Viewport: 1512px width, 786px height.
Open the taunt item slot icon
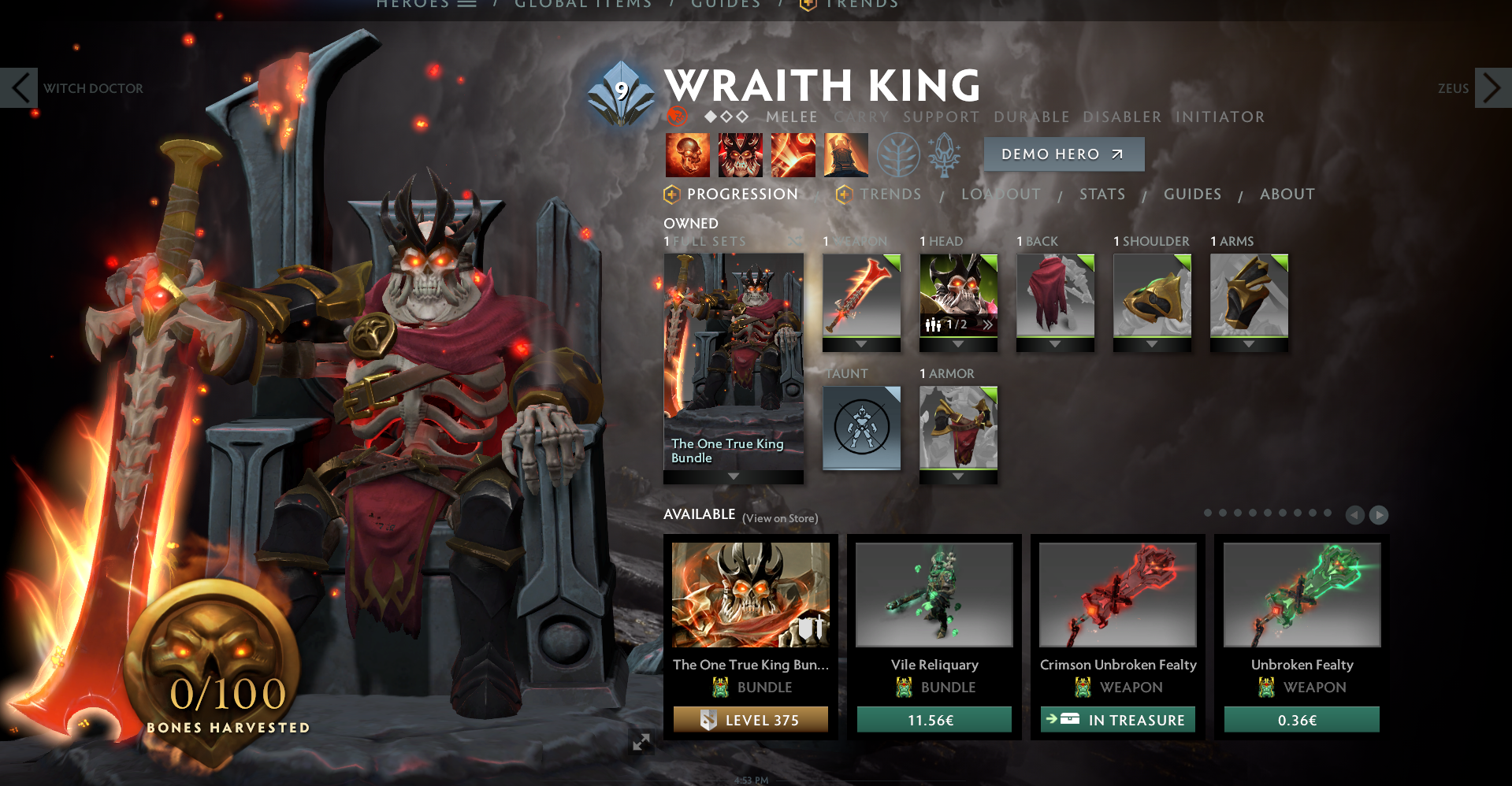click(861, 428)
